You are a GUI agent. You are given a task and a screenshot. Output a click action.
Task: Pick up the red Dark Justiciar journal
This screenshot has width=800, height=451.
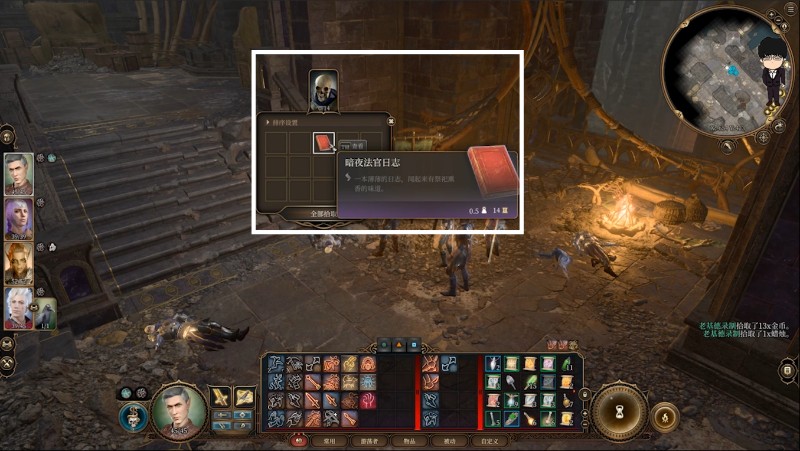pos(324,143)
